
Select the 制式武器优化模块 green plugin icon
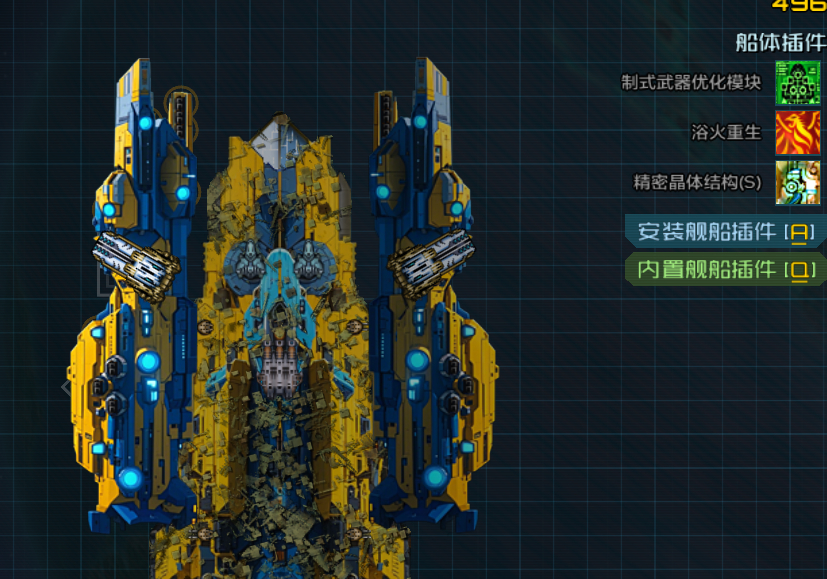tap(797, 82)
